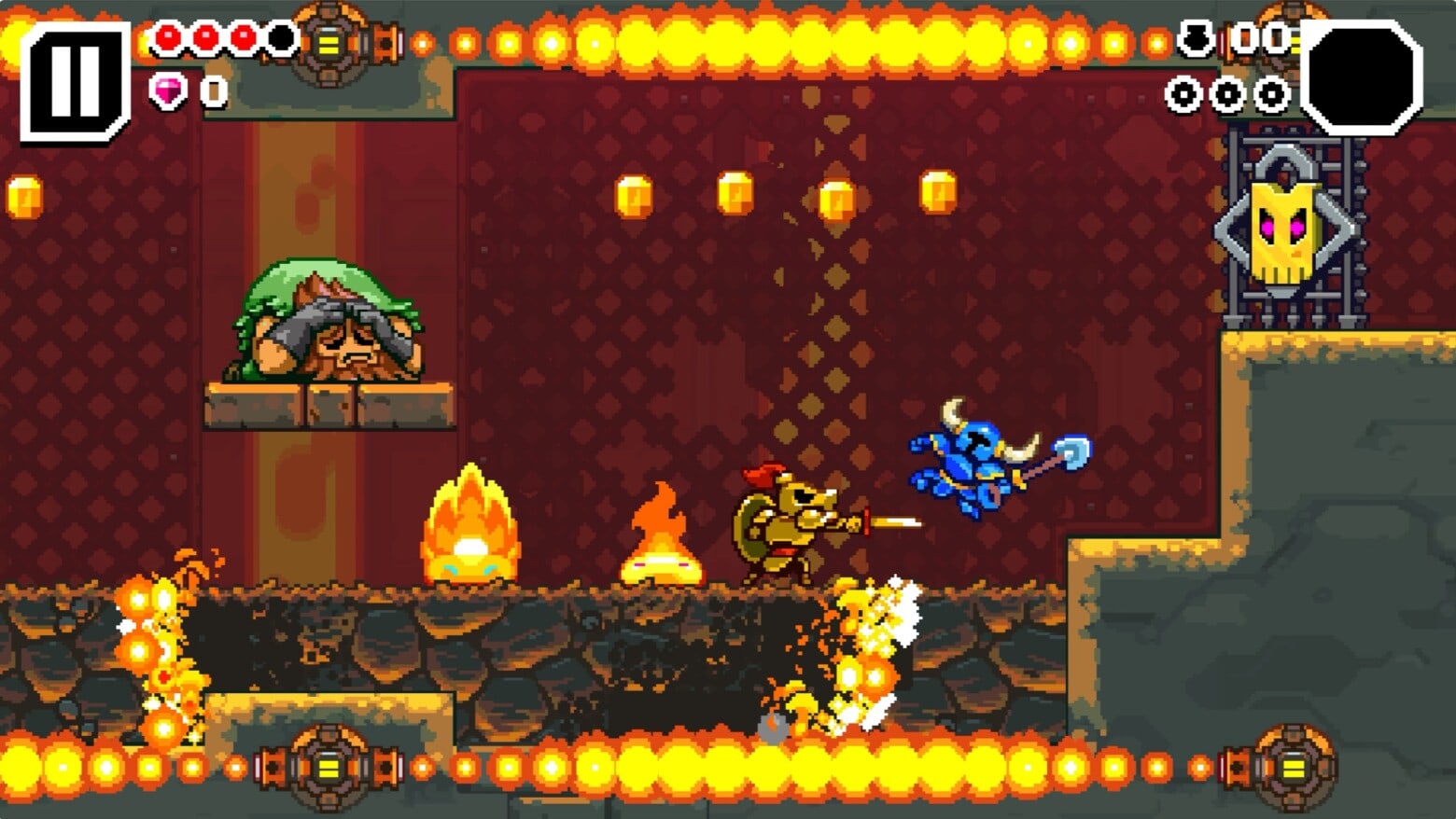The height and width of the screenshot is (819, 1456).
Task: Open the gem counter beside the pink gem
Action: pos(213,90)
